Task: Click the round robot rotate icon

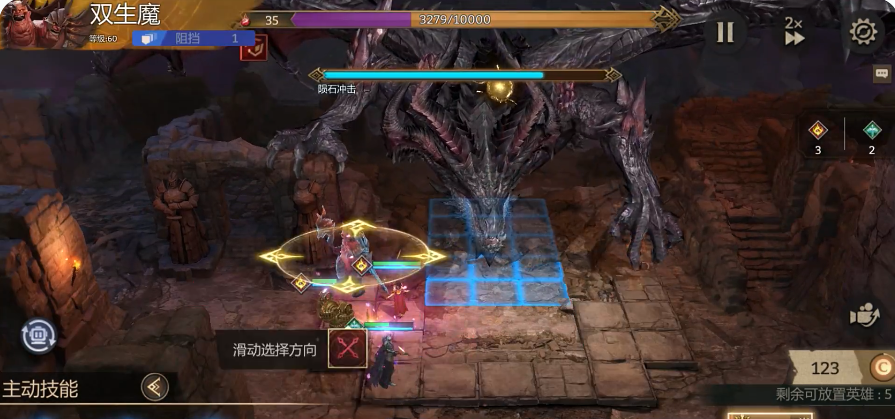Action: click(39, 335)
